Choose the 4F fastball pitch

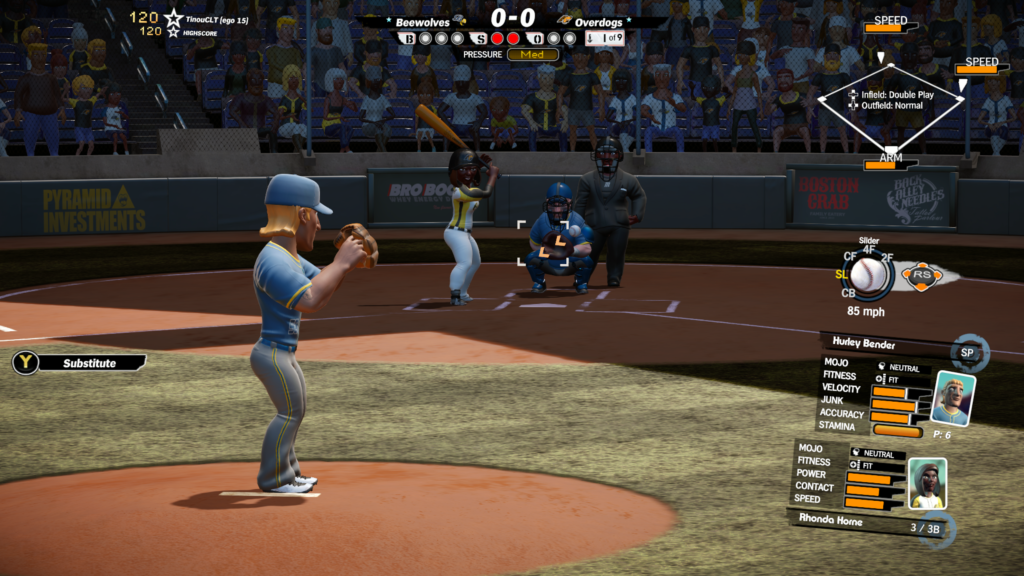[868, 250]
